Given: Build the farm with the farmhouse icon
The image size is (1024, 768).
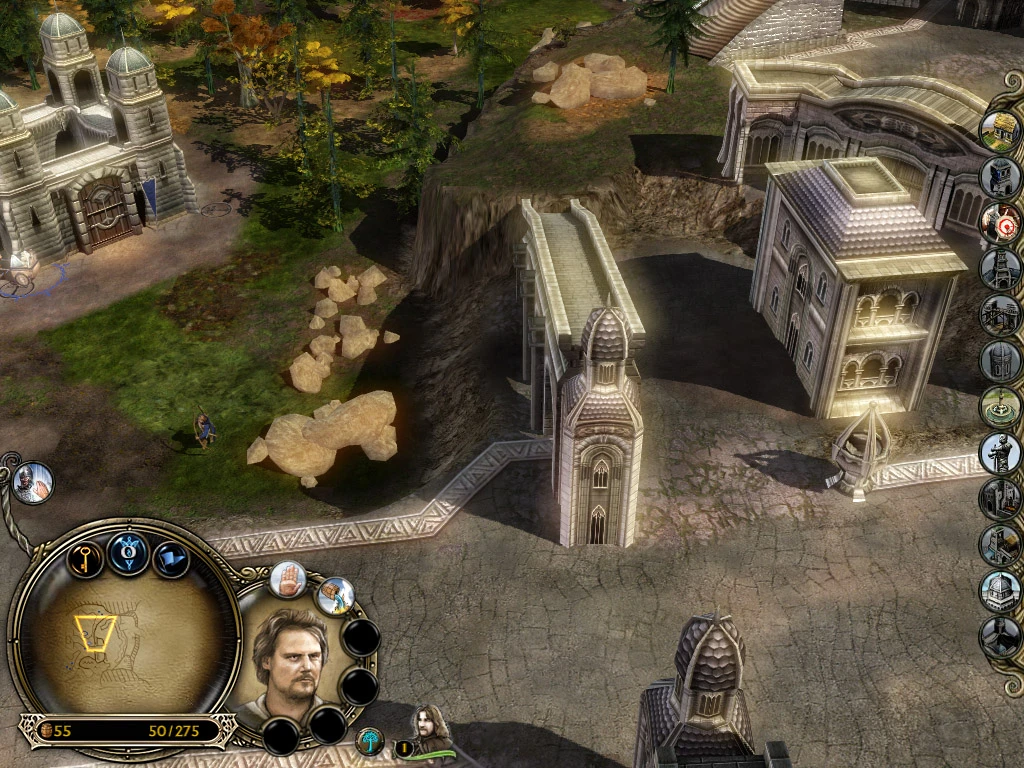Looking at the screenshot, I should click(999, 131).
